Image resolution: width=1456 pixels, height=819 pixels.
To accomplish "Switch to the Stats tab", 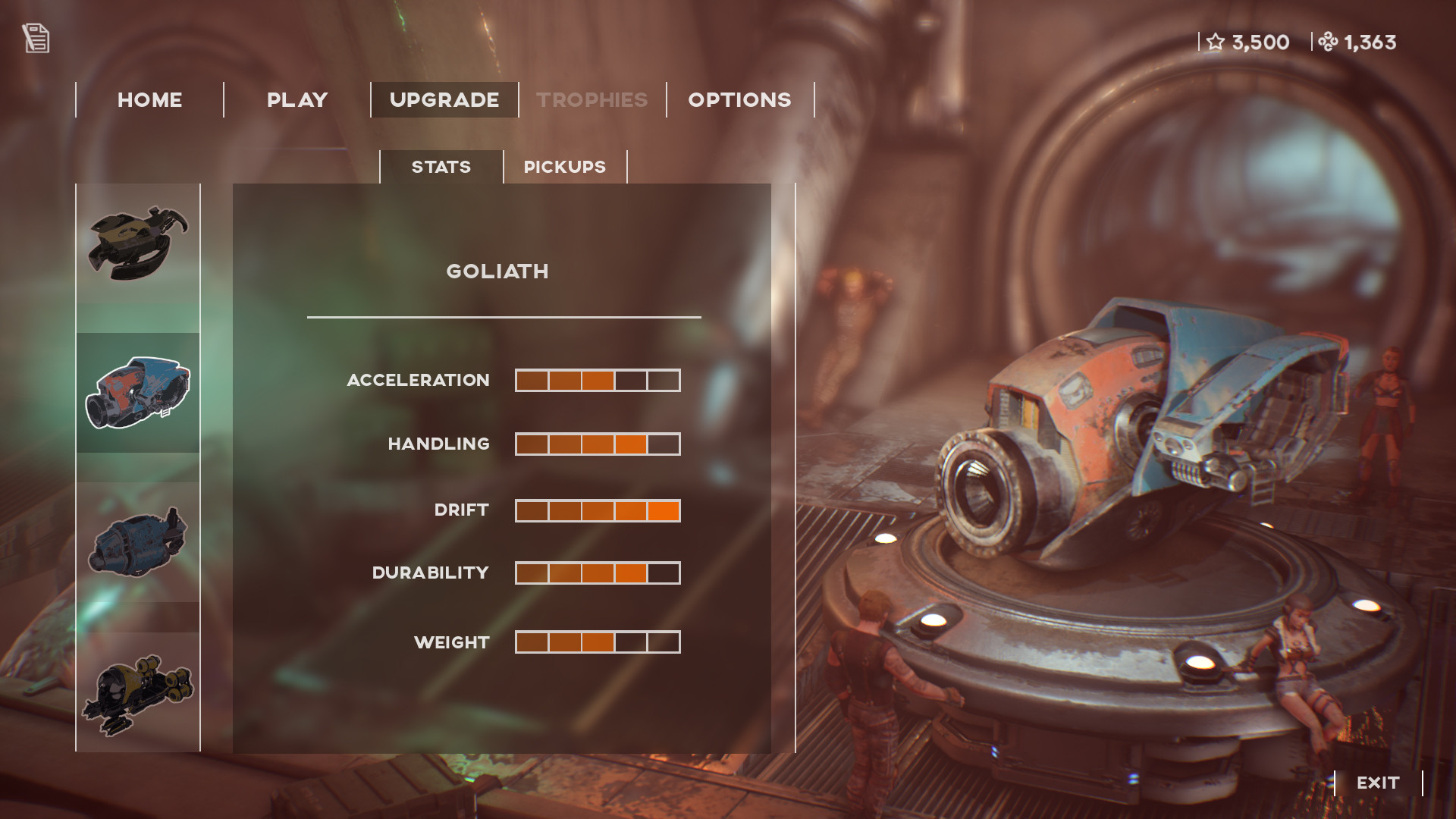I will (441, 167).
